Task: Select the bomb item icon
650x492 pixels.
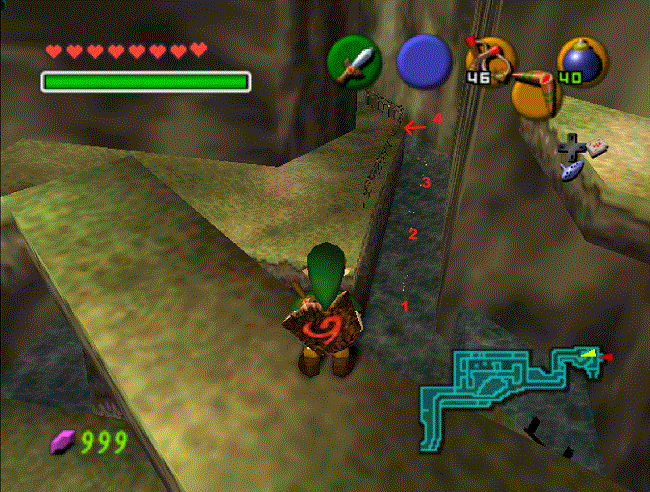Action: pos(579,62)
